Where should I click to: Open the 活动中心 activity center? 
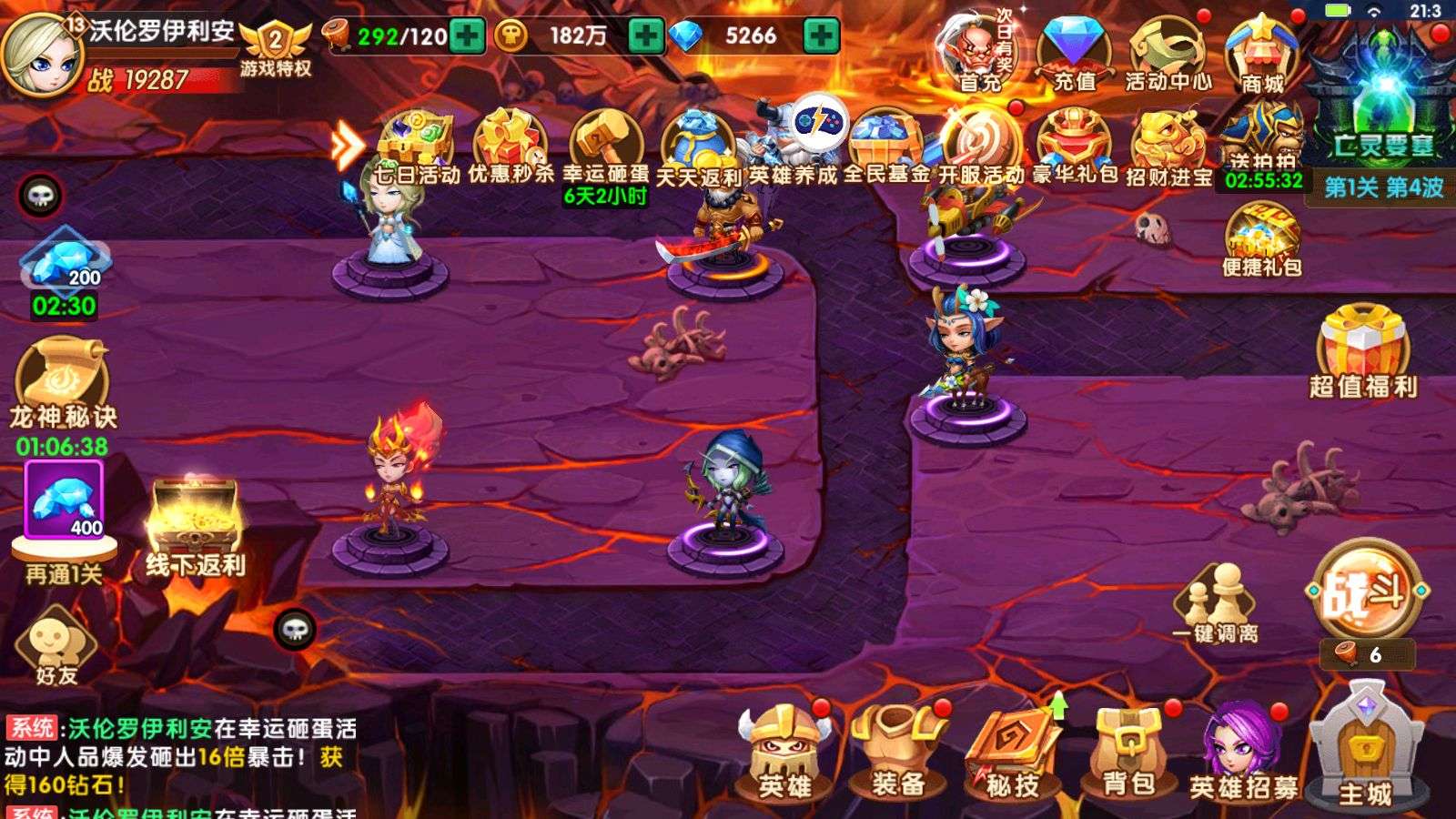tap(1168, 55)
